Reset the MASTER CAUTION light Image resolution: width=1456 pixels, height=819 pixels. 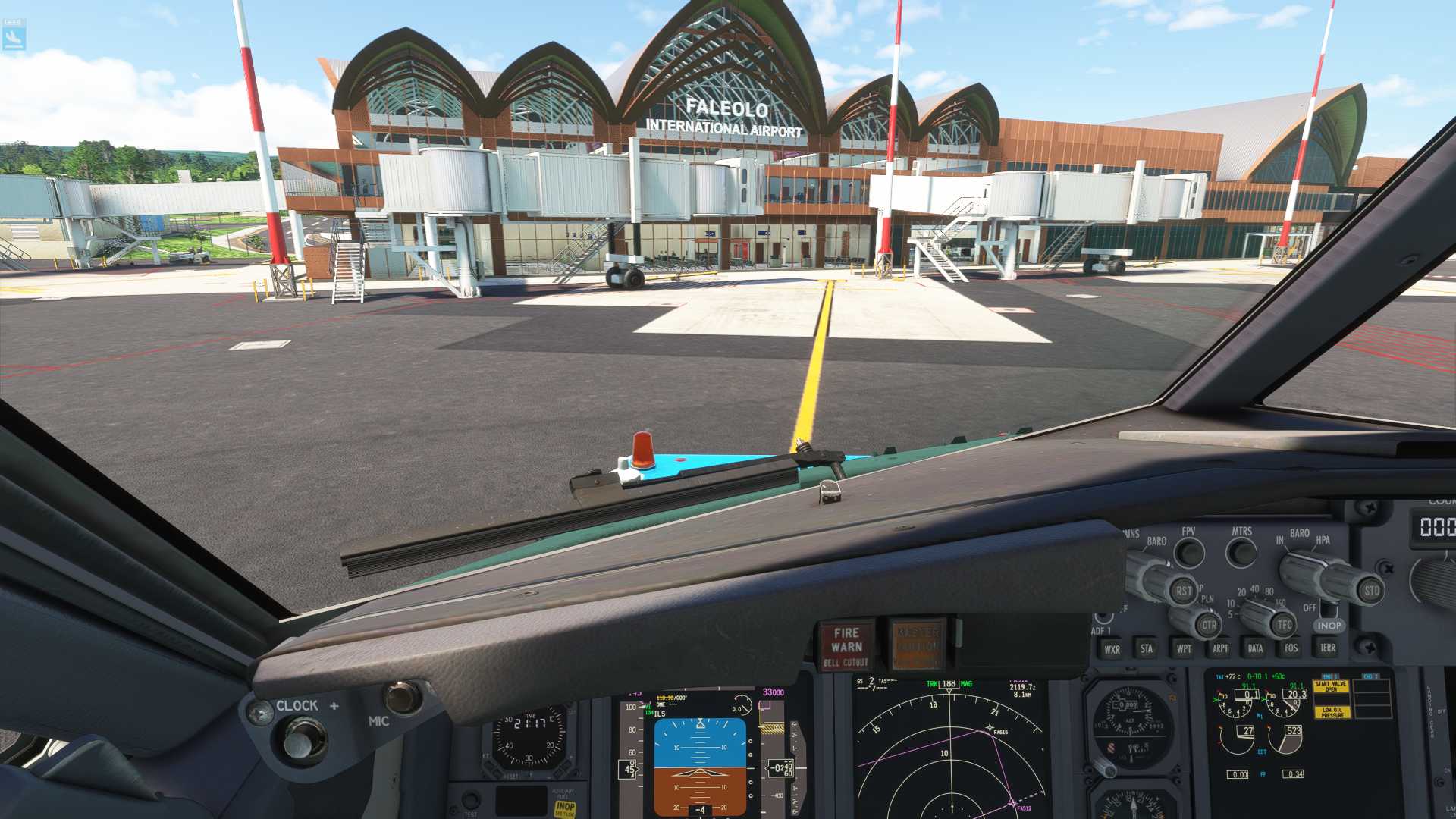tap(918, 645)
